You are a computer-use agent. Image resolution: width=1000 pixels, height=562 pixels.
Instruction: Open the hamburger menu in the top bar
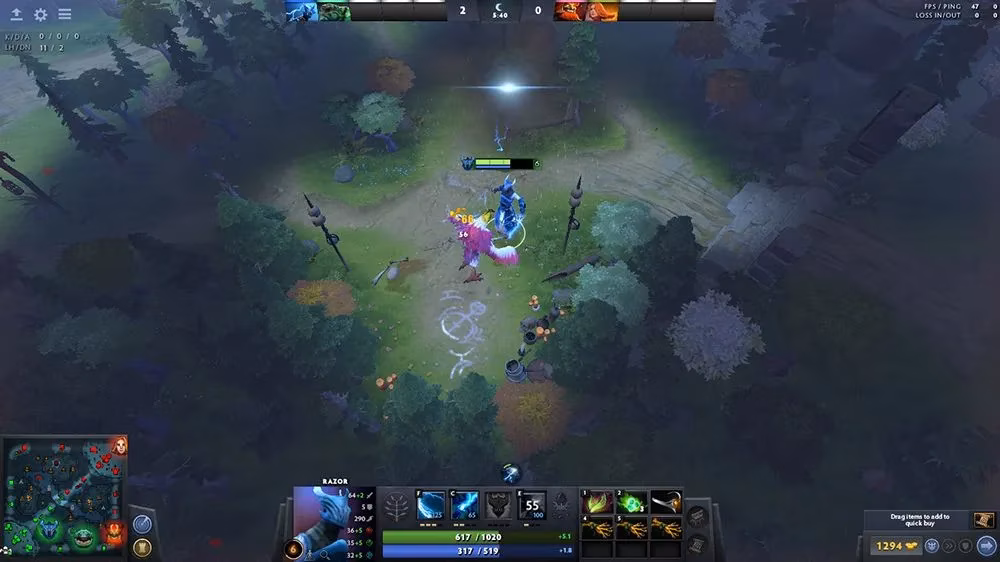[64, 15]
